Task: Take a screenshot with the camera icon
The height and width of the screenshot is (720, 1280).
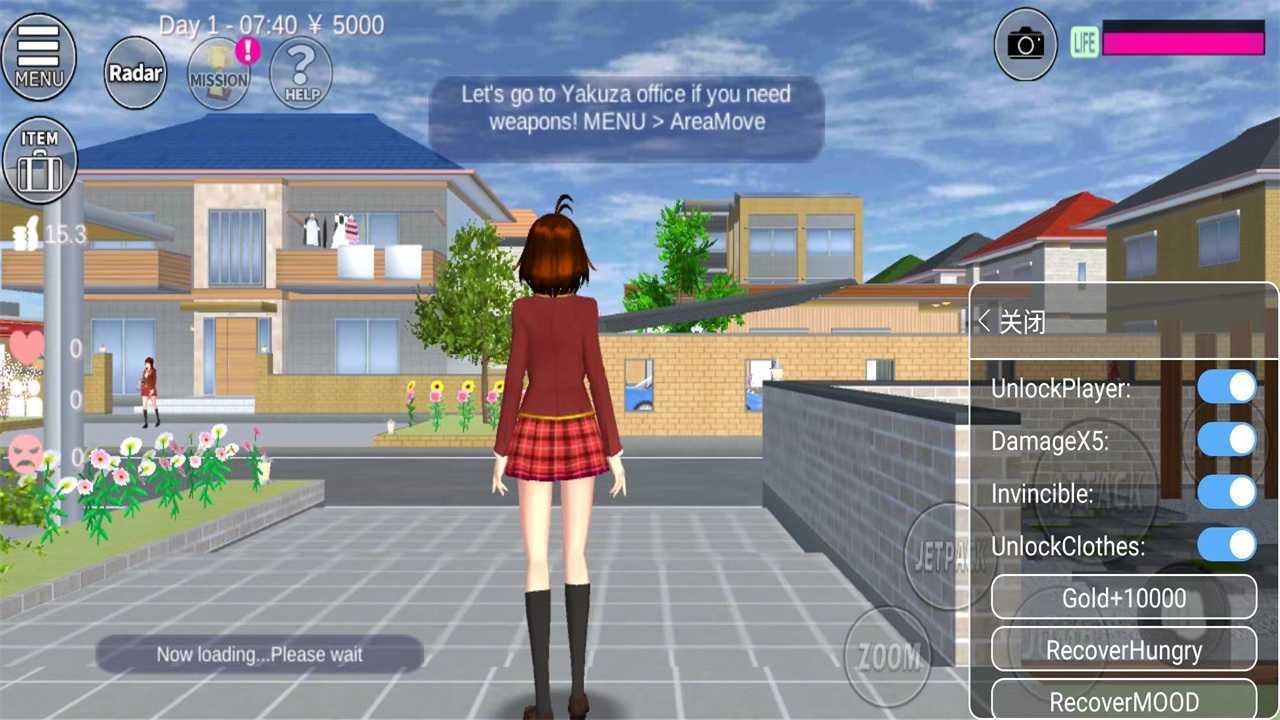Action: (x=1025, y=43)
